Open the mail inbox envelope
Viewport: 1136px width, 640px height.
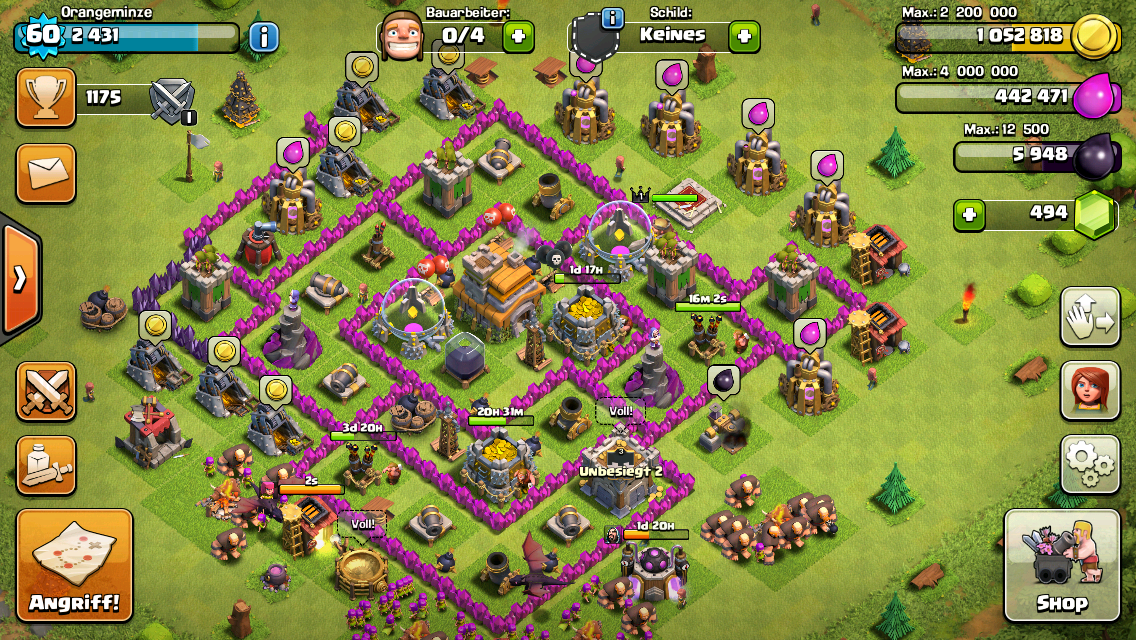pos(46,173)
